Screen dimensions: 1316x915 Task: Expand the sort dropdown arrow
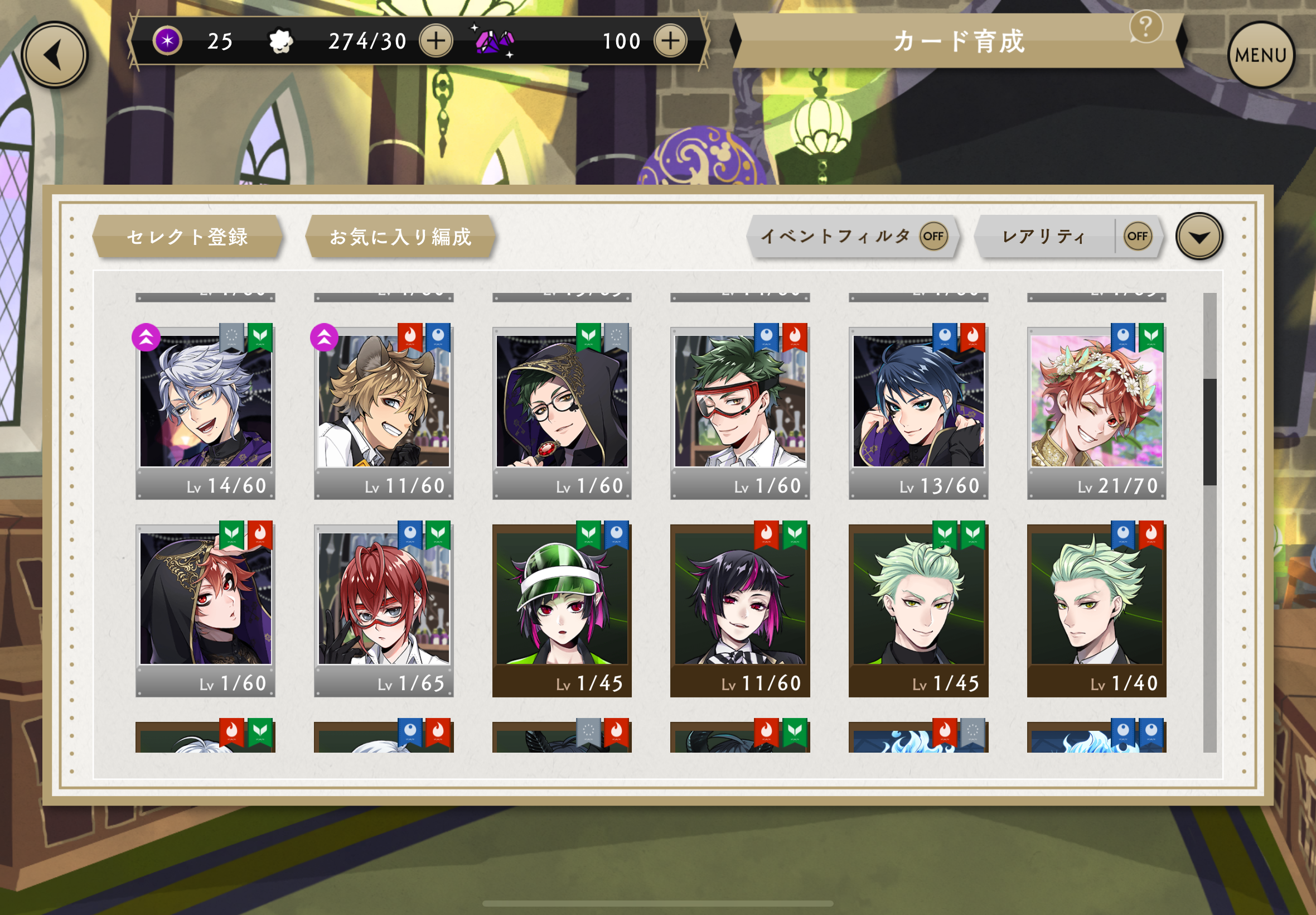pyautogui.click(x=1199, y=237)
